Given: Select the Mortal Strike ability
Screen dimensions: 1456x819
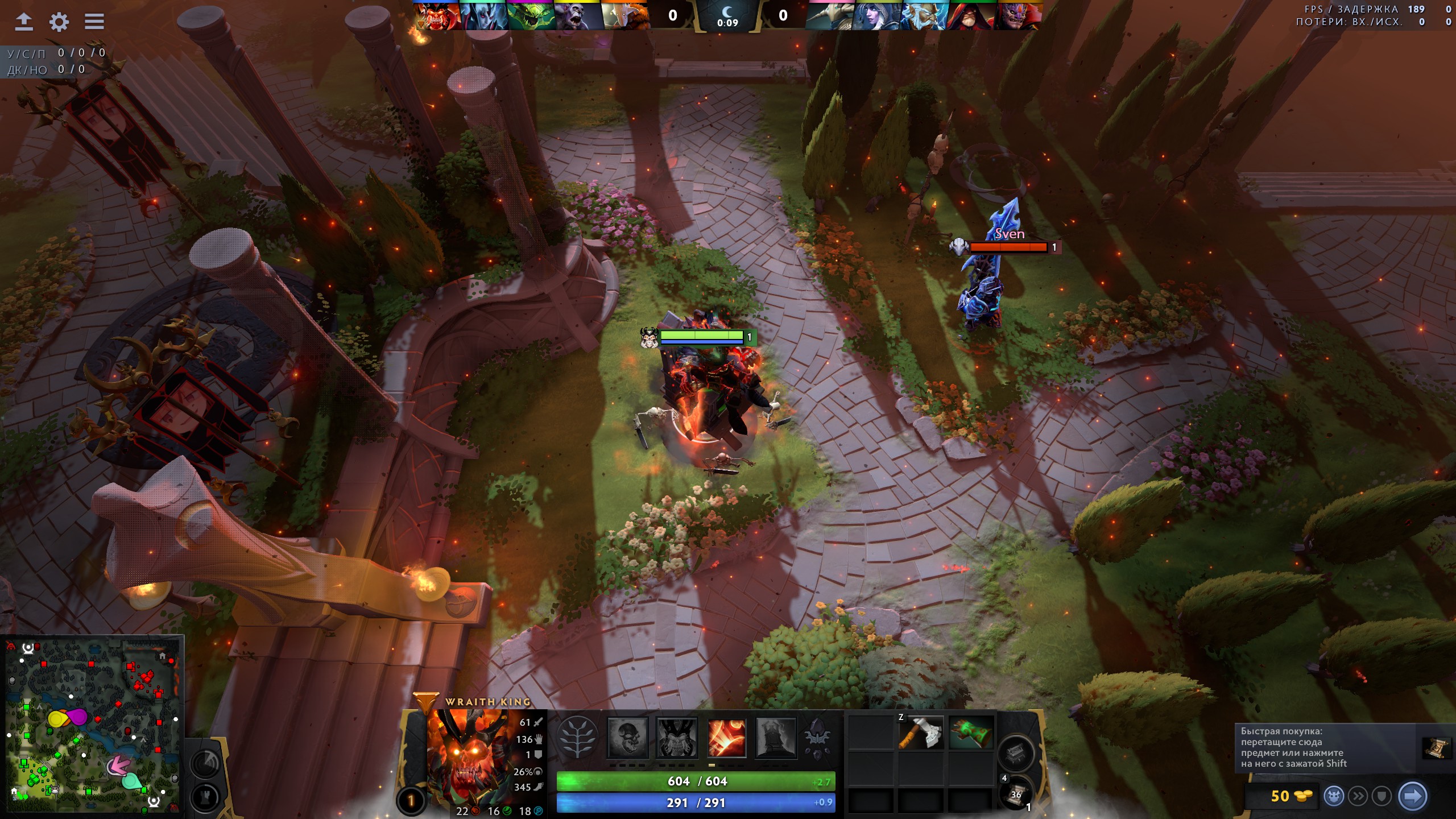Looking at the screenshot, I should [726, 738].
